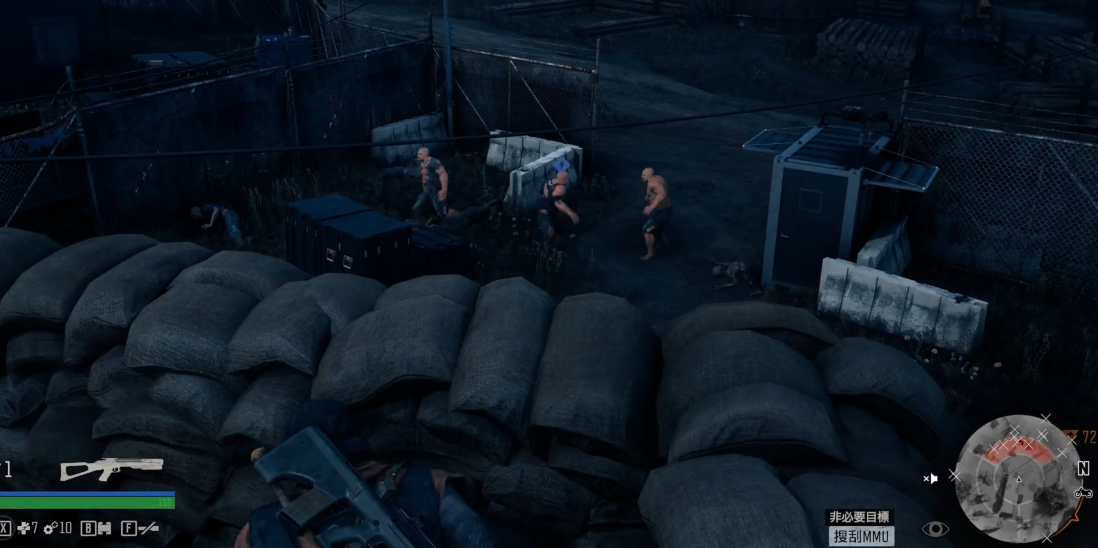Click the muted speaker noise icon
The image size is (1098, 548).
coord(931,479)
